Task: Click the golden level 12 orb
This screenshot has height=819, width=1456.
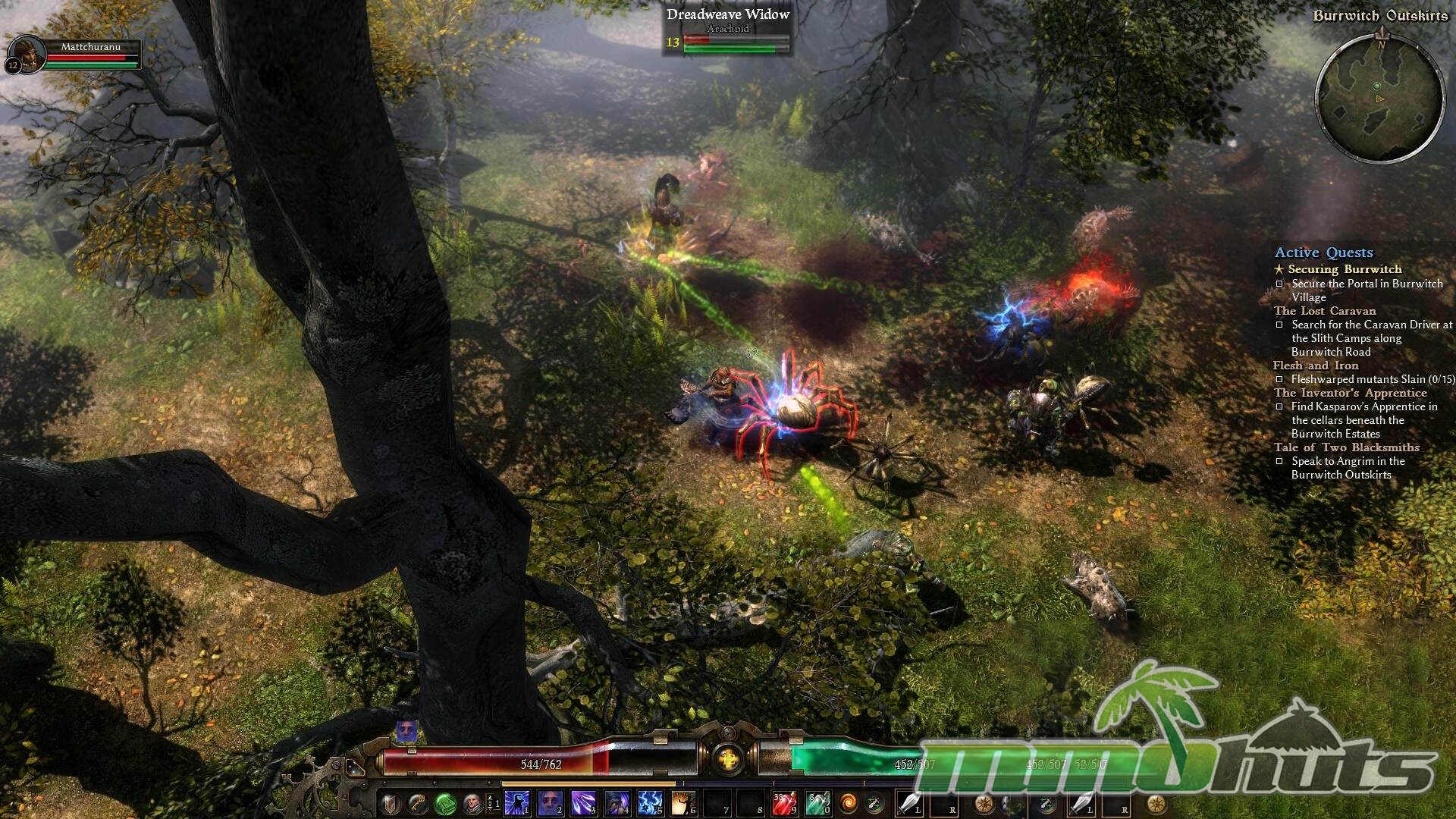Action: (727, 759)
